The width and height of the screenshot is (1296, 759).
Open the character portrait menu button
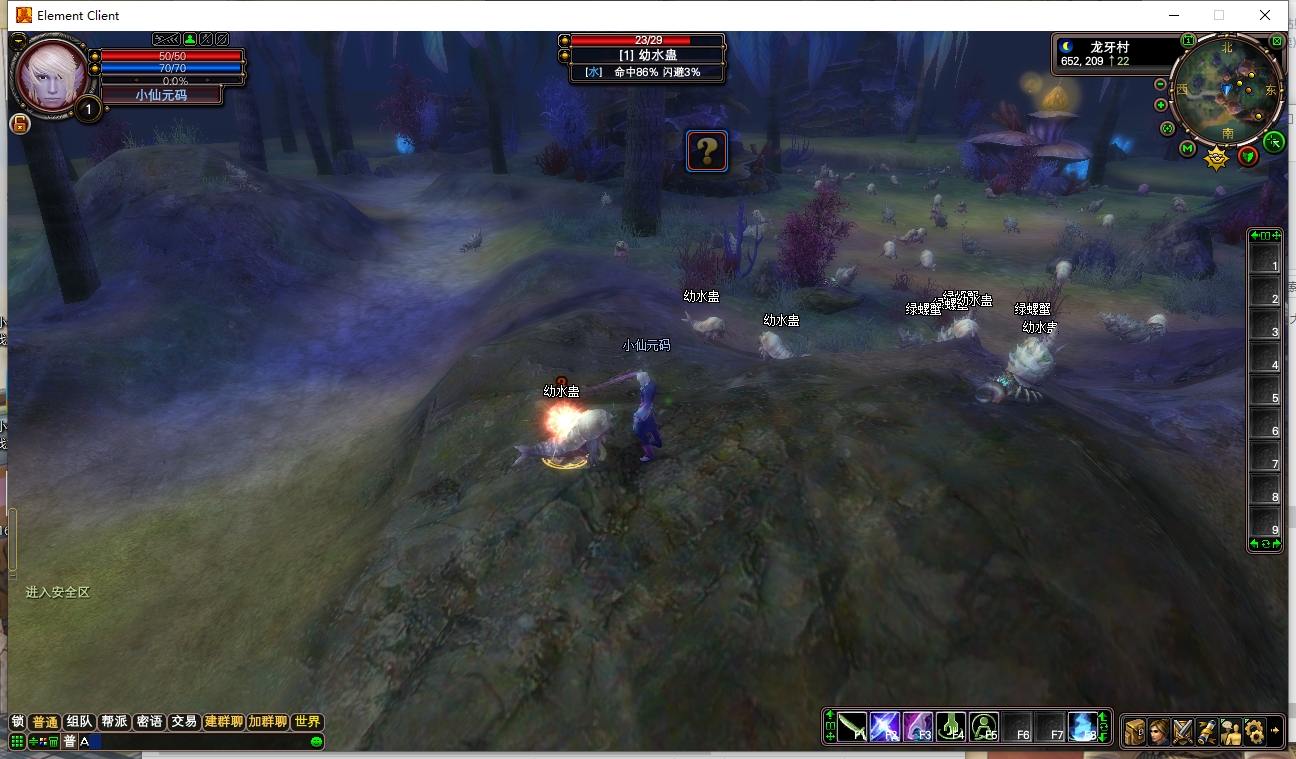[1159, 731]
